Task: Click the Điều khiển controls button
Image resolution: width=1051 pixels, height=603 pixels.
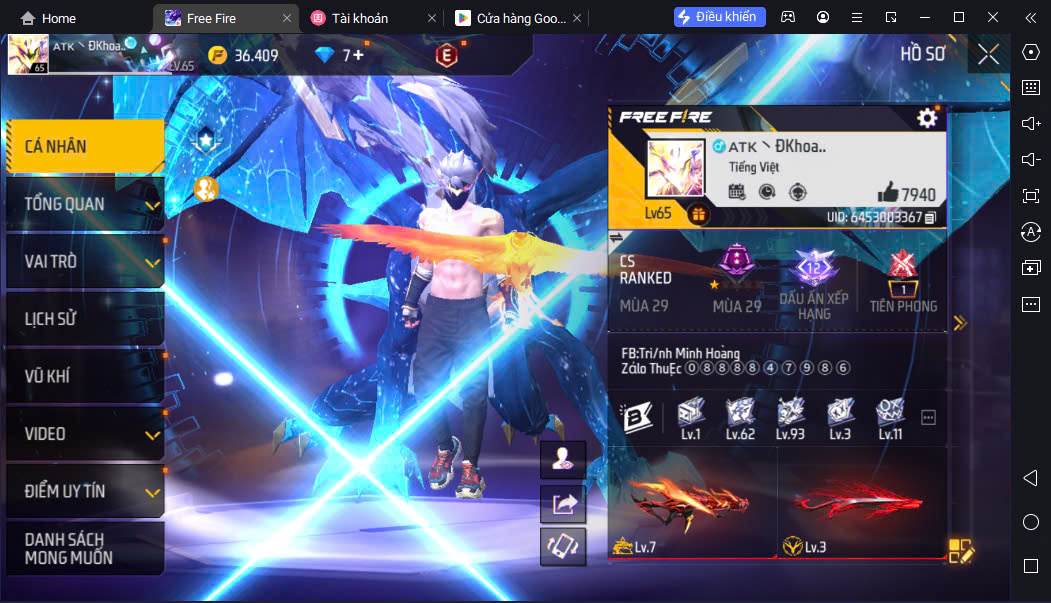Action: [x=720, y=17]
